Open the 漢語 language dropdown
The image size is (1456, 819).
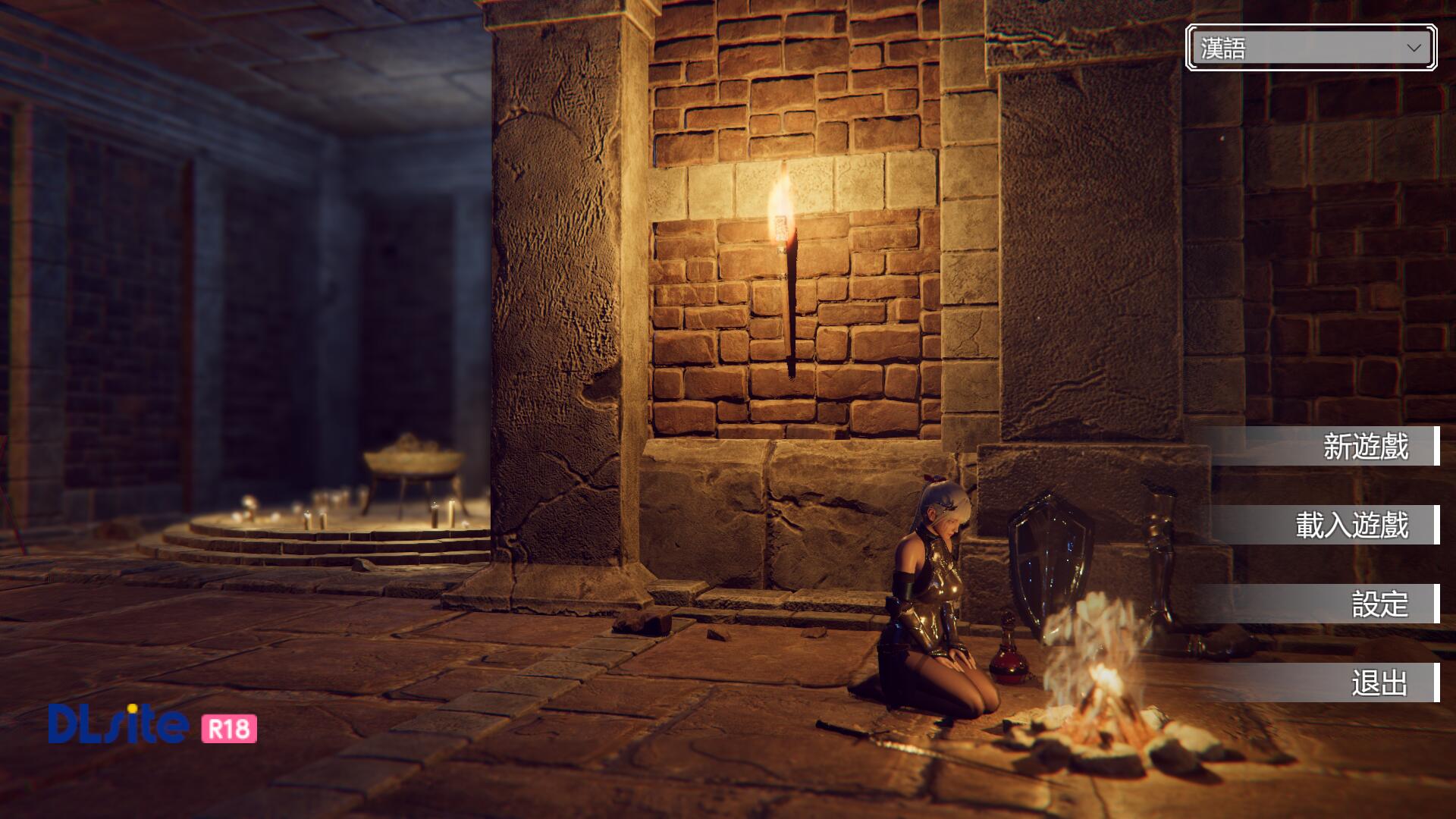click(1310, 48)
